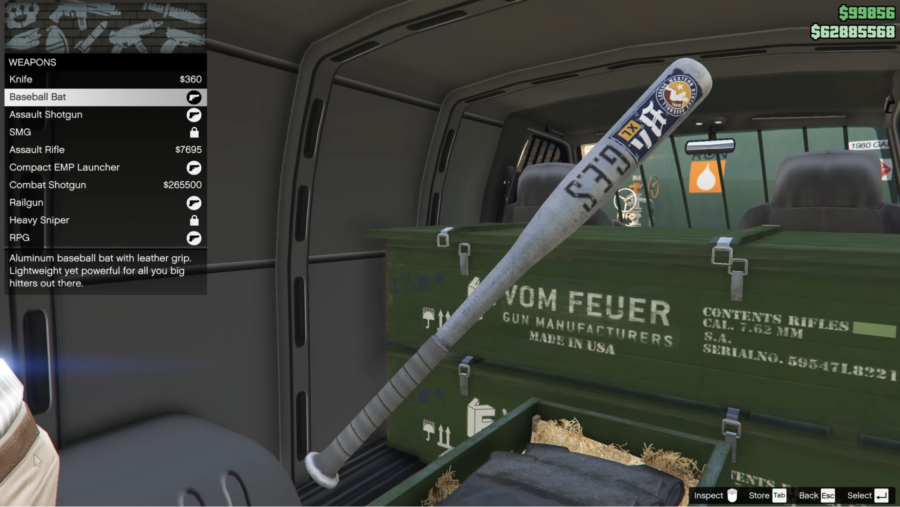Select the Compact EMP Launcher
900x507 pixels.
tap(105, 167)
